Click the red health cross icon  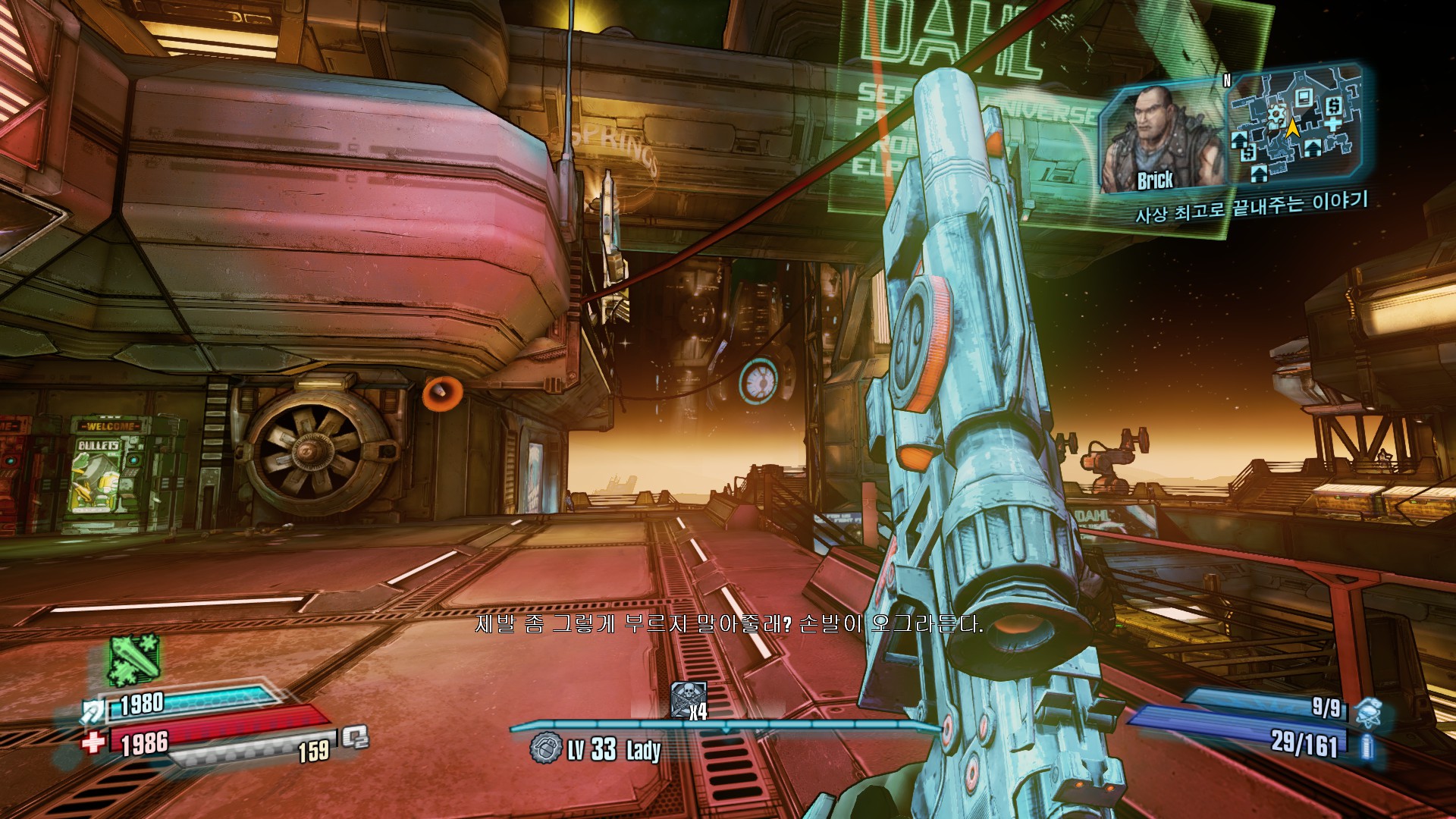pos(93,741)
